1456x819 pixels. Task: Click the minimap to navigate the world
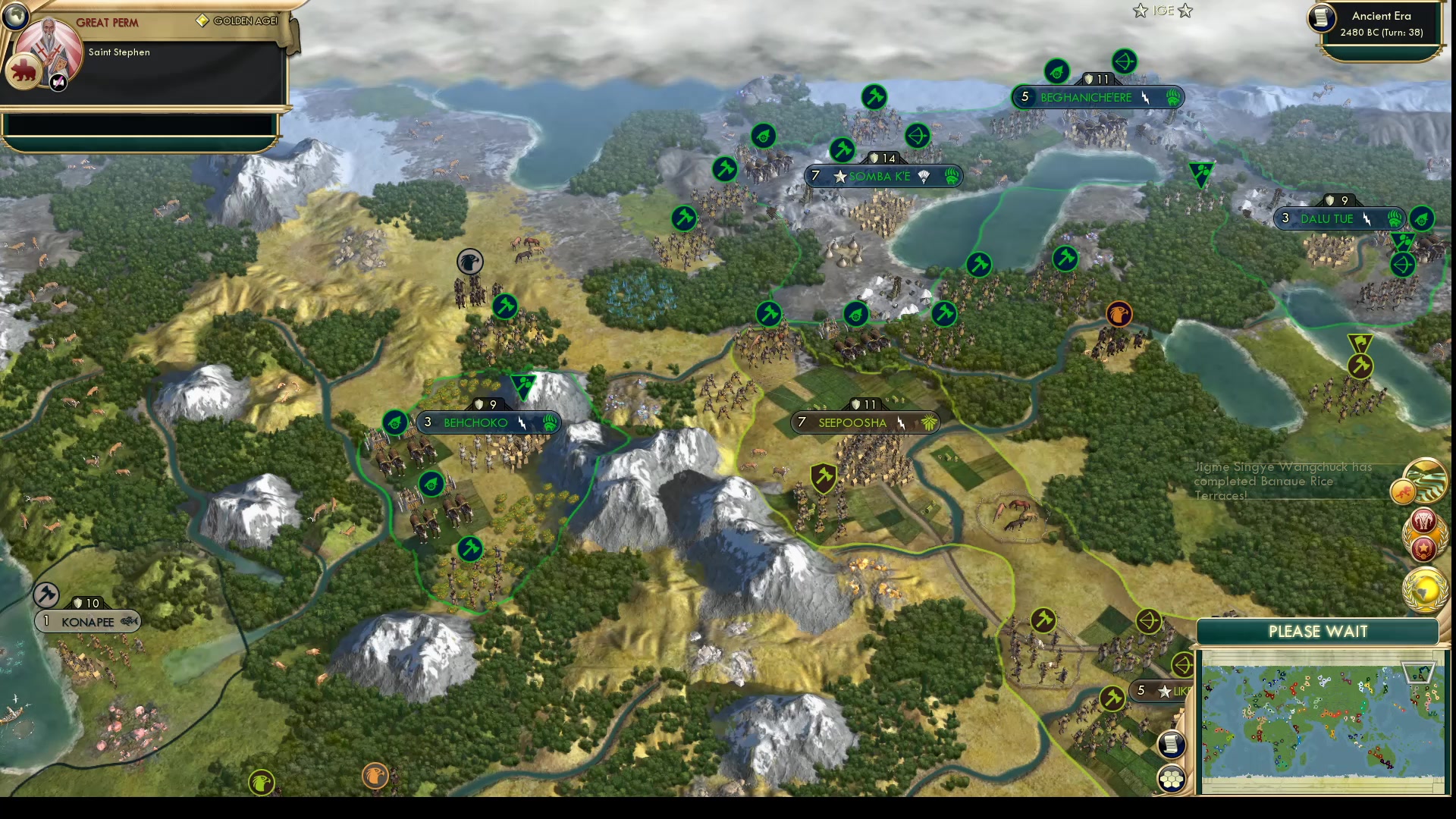1323,720
